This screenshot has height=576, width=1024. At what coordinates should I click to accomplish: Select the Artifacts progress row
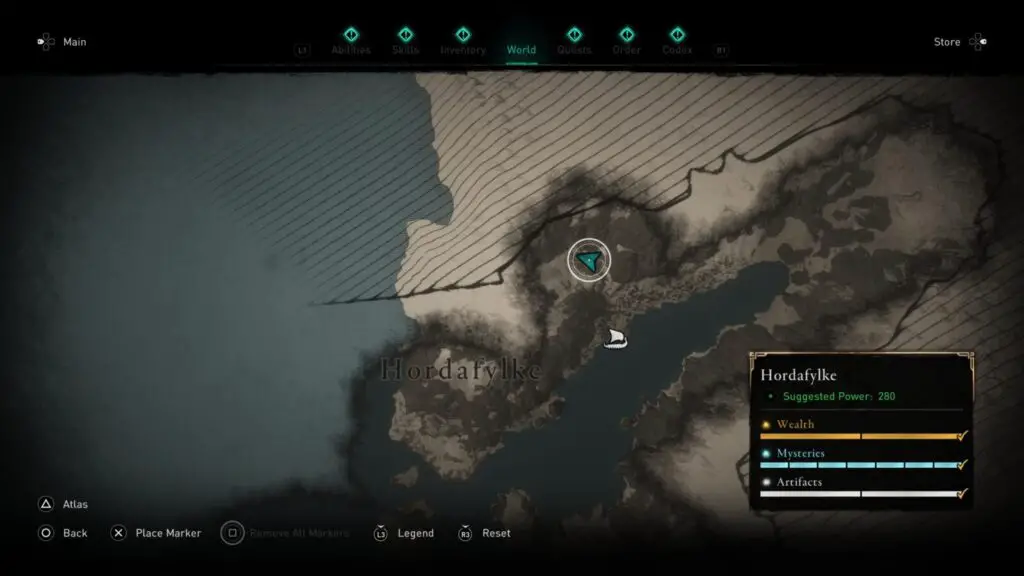[x=861, y=488]
